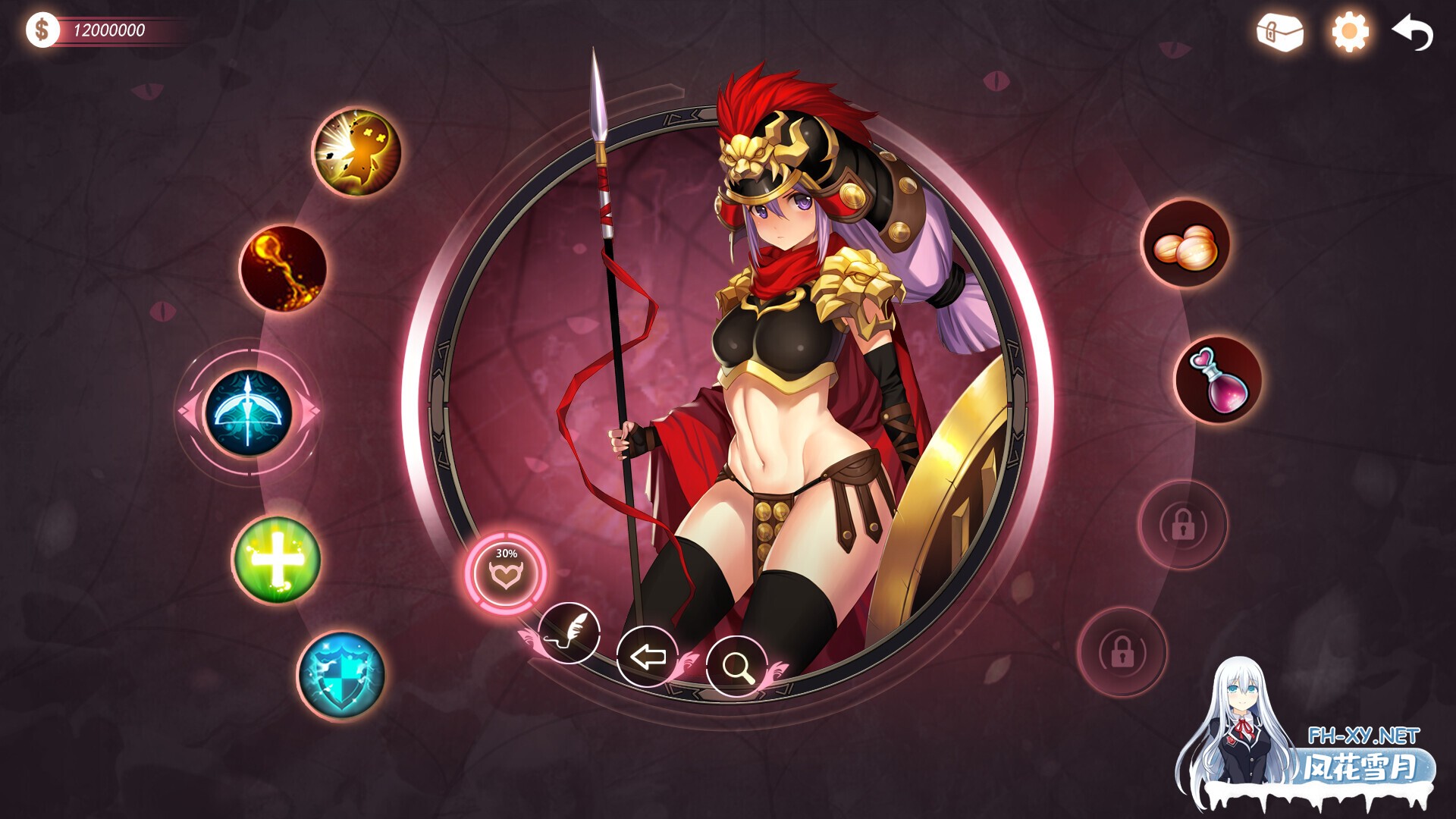
Task: Activate the green healing cross skill
Action: point(276,560)
